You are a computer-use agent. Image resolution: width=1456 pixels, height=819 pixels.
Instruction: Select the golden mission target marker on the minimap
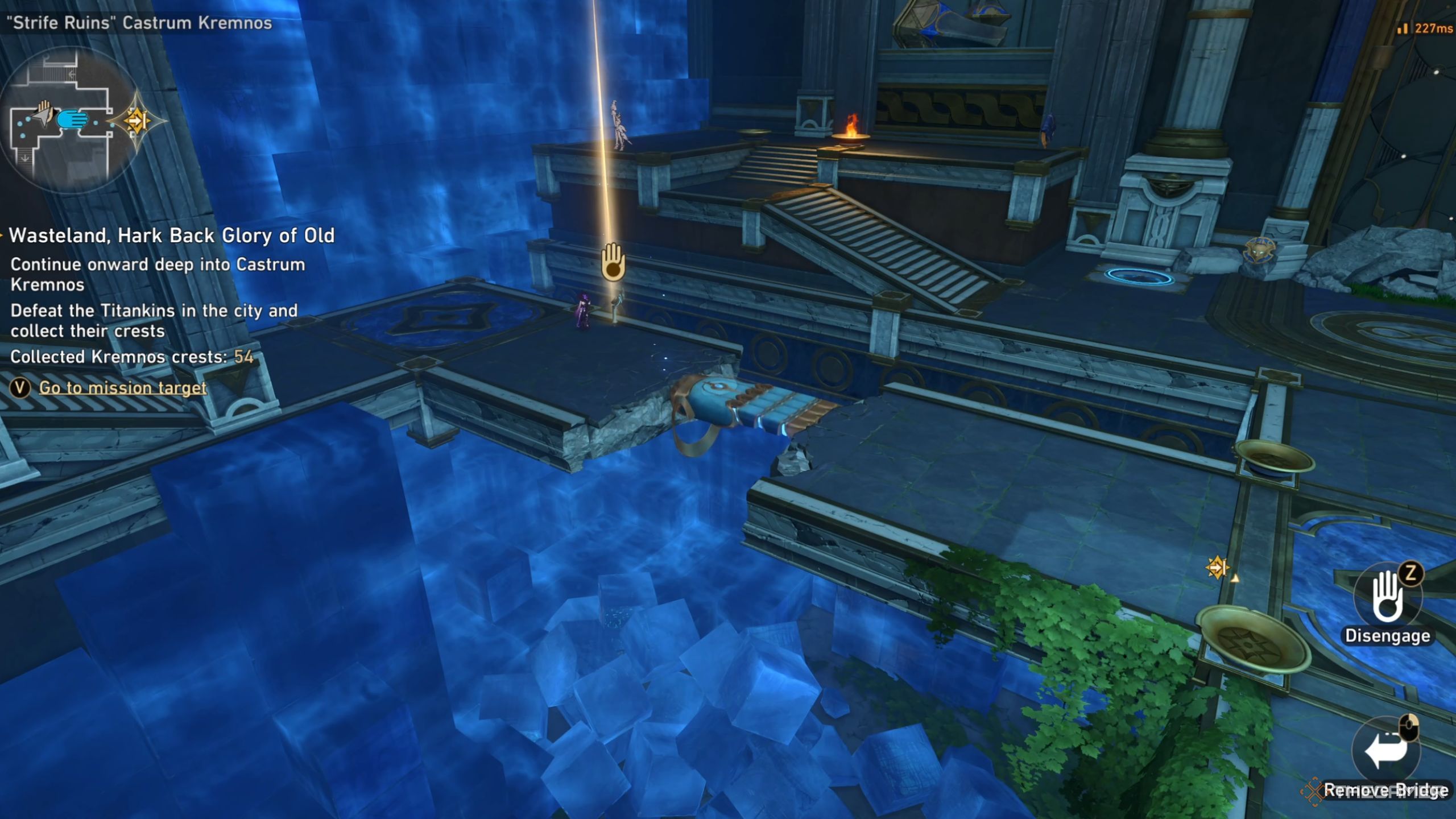(x=136, y=121)
